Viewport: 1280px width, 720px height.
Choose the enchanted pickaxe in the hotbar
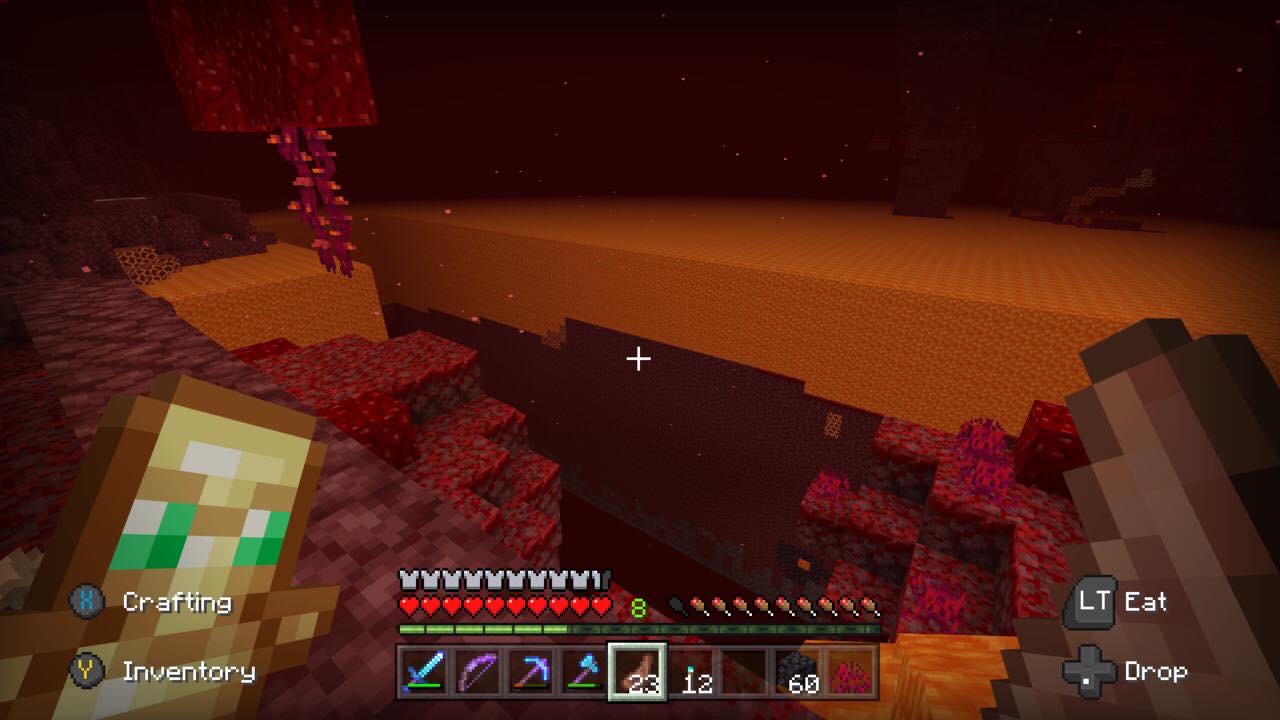[529, 670]
